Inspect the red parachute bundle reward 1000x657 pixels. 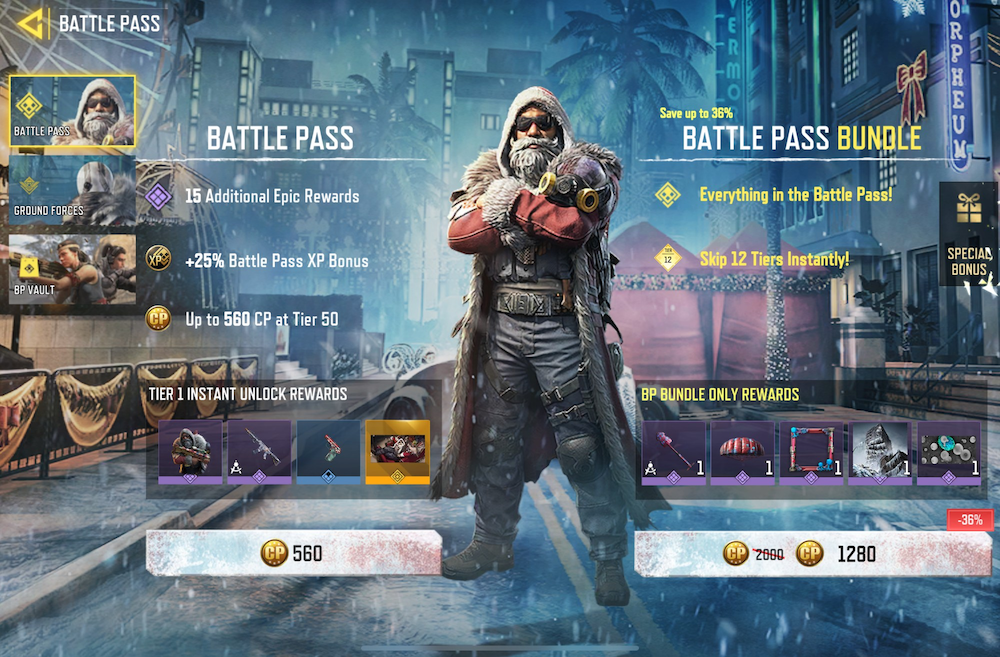point(742,452)
